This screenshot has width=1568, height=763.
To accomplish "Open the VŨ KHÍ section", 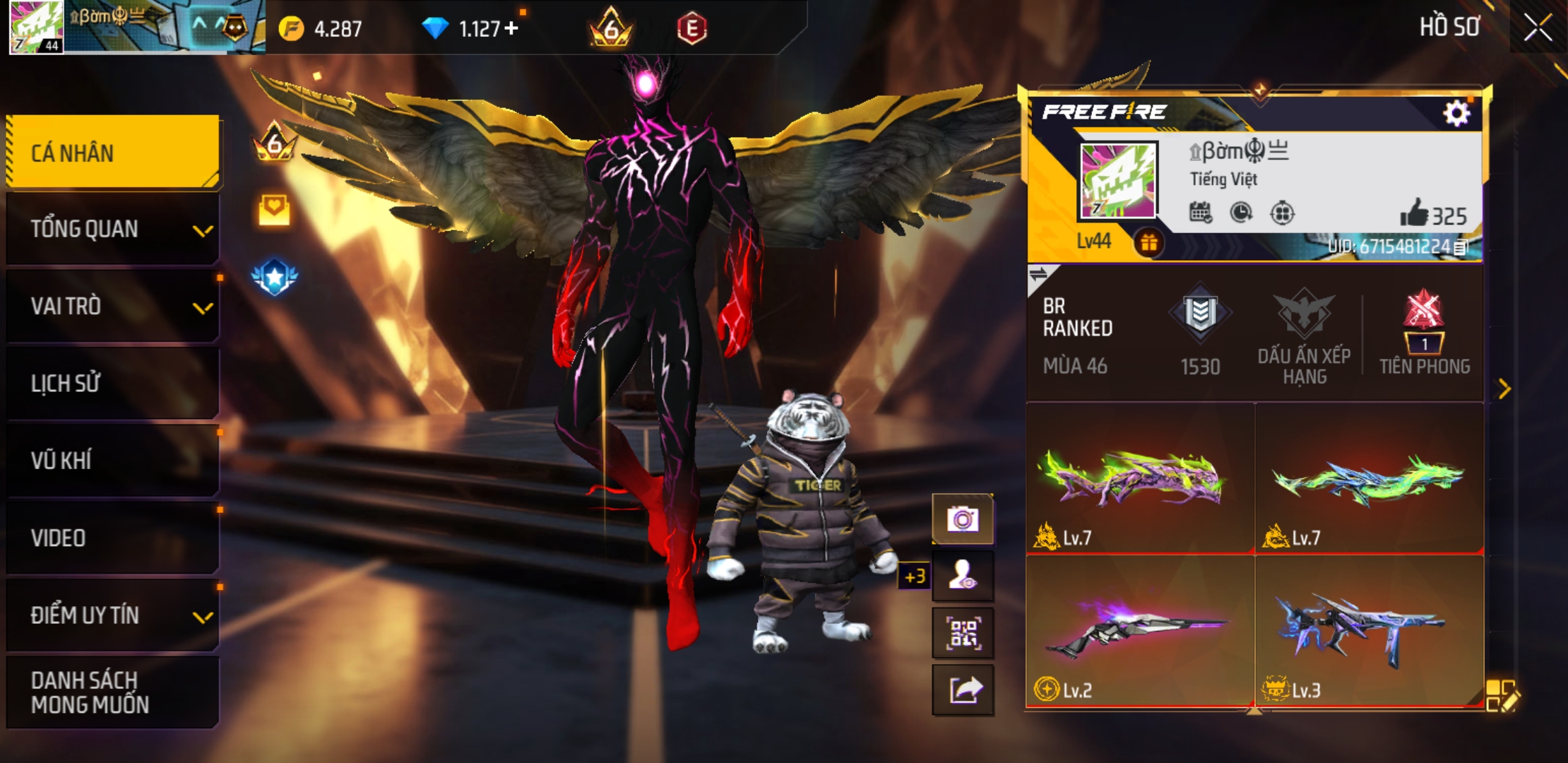I will coord(113,461).
